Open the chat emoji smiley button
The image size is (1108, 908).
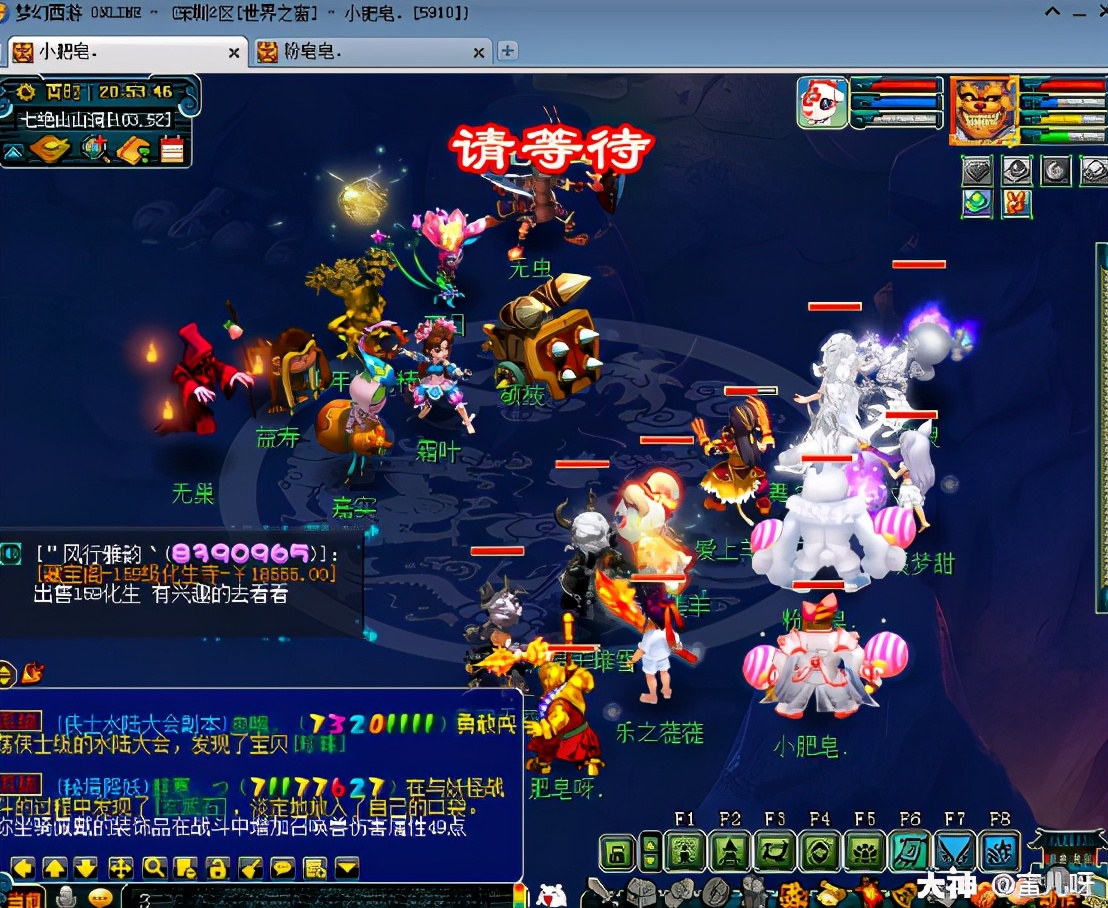(99, 897)
